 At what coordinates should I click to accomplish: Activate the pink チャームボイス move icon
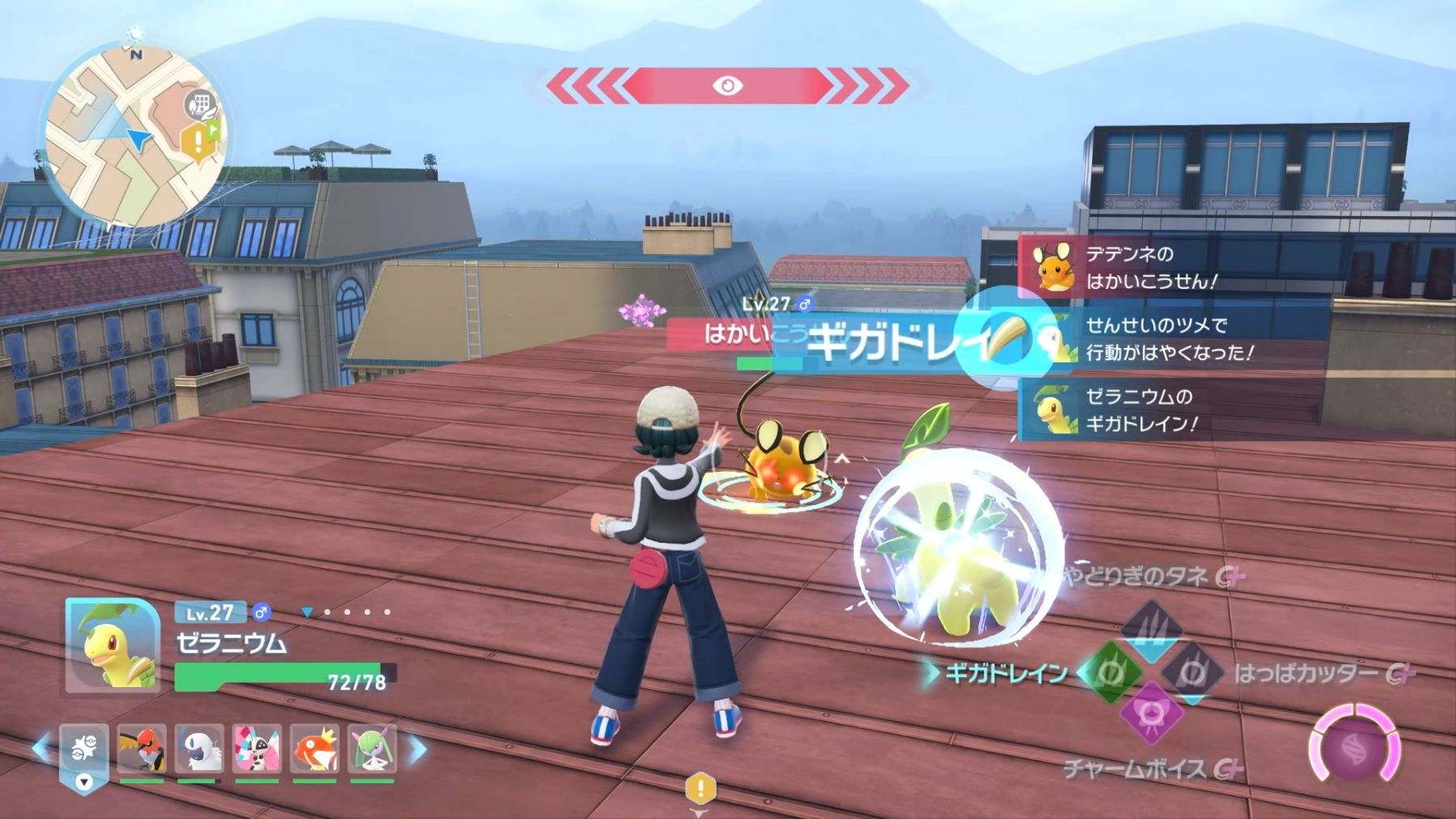point(1151,714)
